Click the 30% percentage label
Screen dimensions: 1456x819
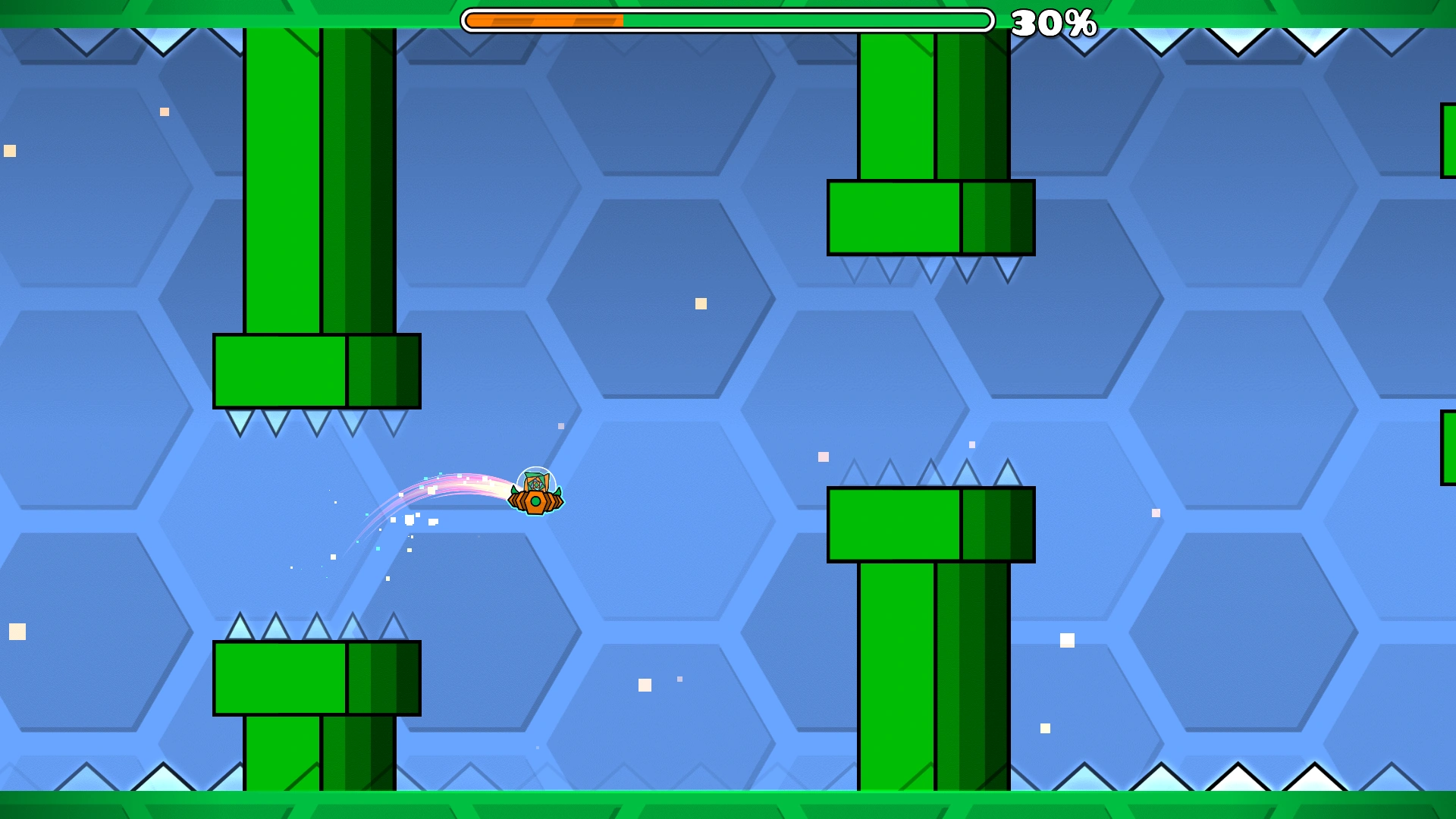[x=1055, y=24]
